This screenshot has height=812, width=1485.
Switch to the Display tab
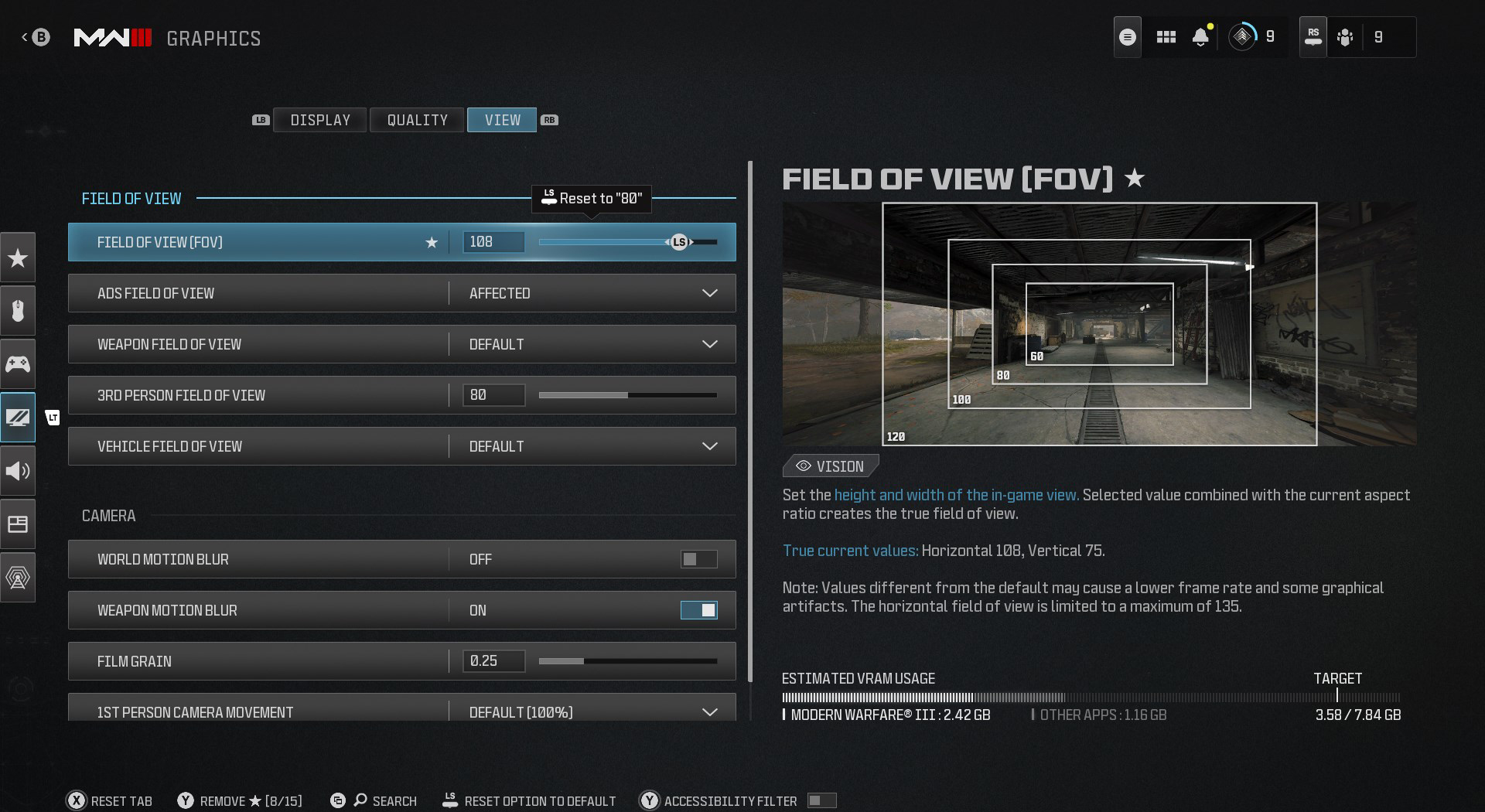click(319, 120)
